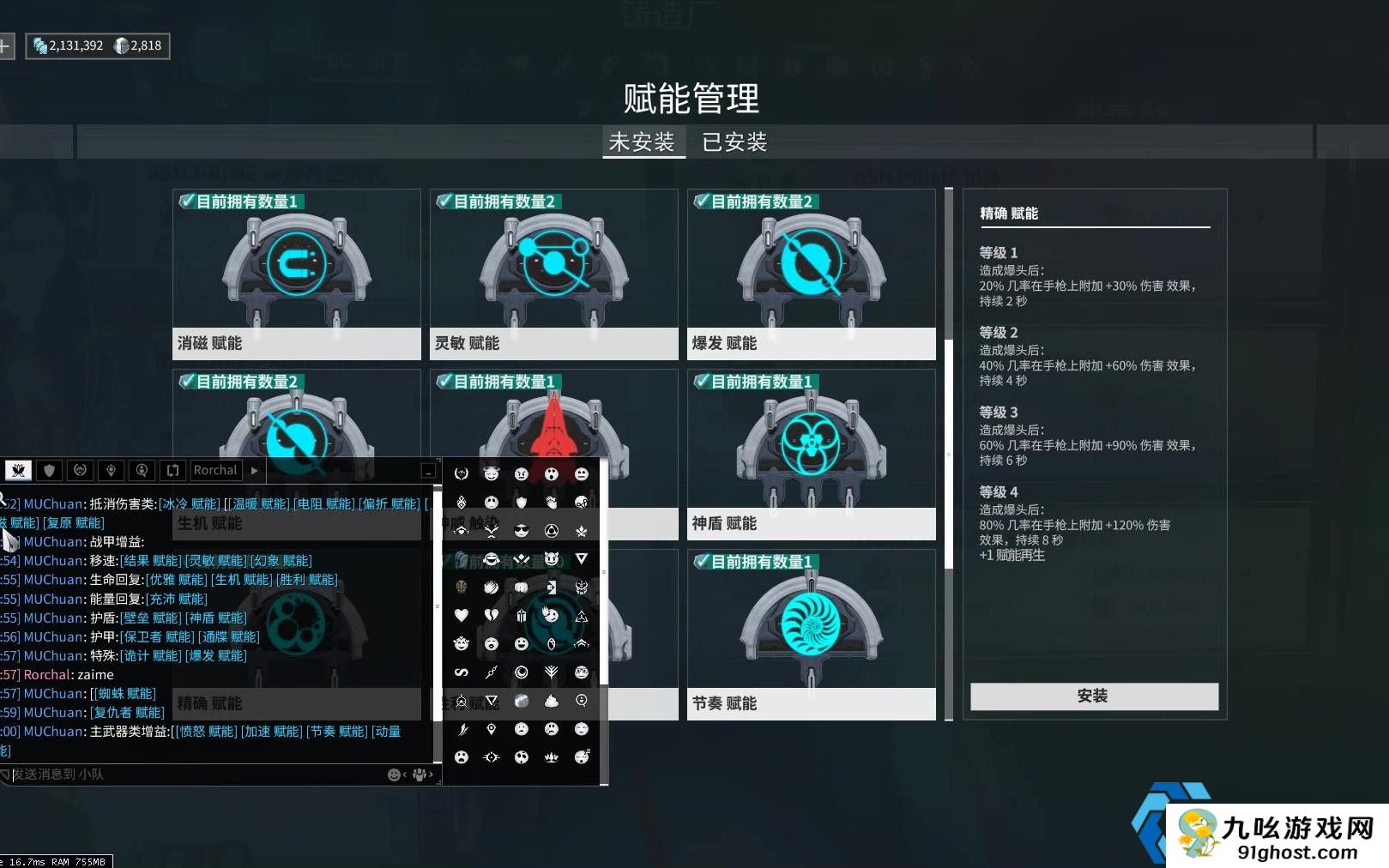Open recruiting chat with the magnifier icon

pyautogui.click(x=142, y=470)
